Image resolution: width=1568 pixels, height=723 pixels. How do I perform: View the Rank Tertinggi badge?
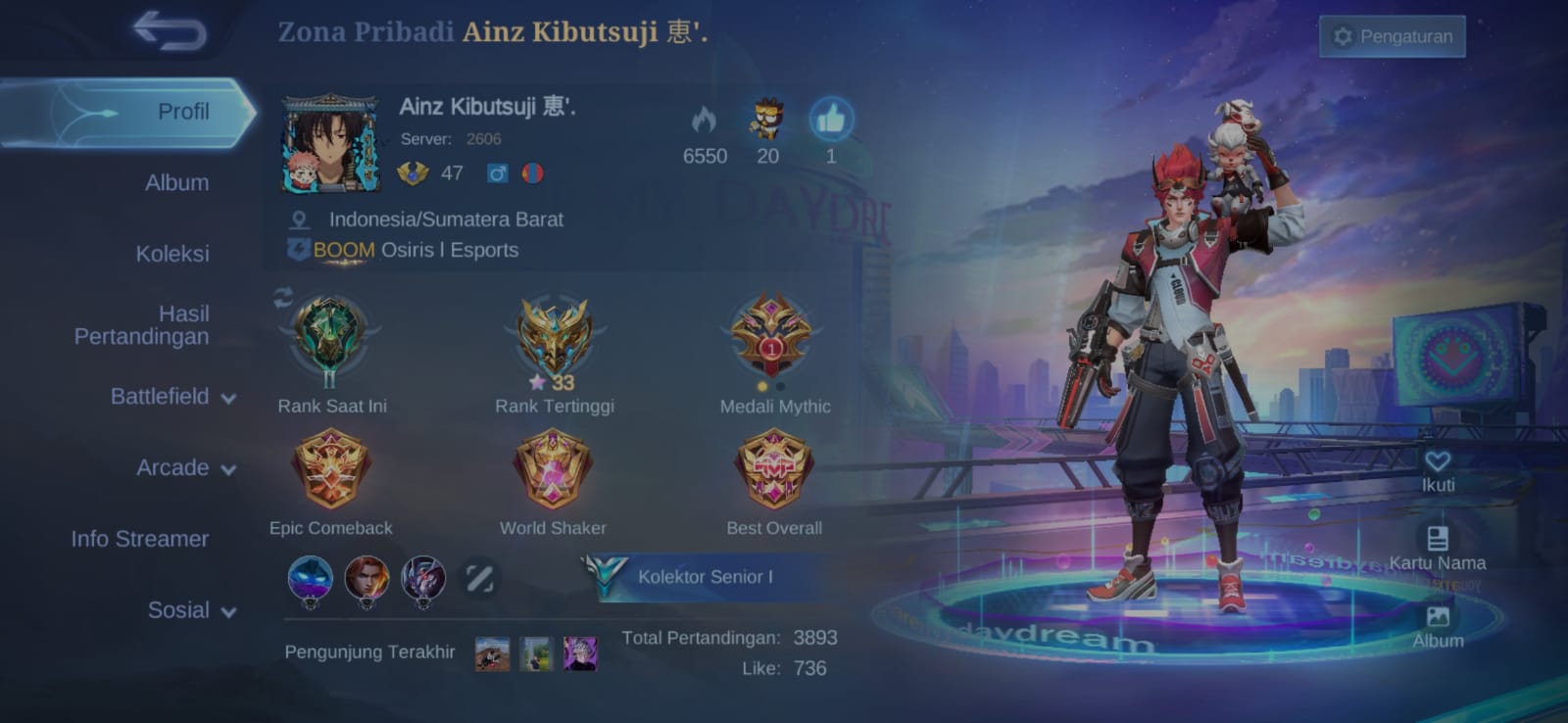[x=555, y=338]
